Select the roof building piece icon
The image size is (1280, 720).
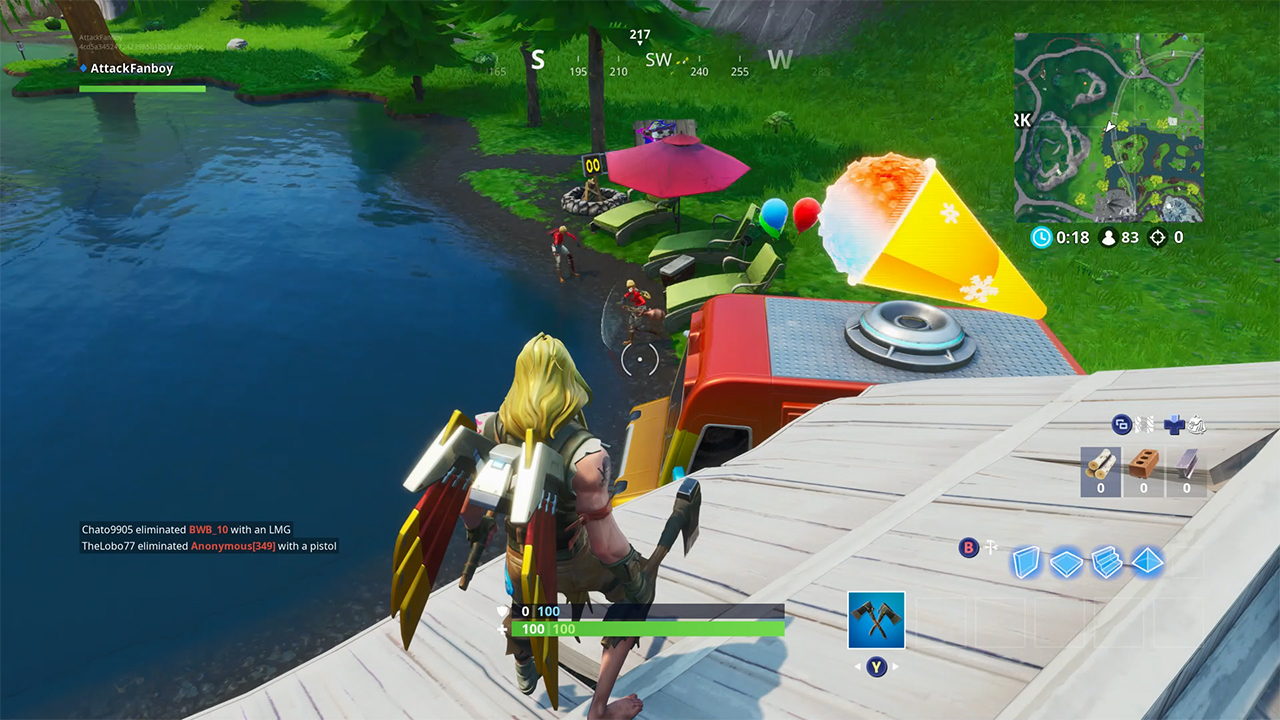pos(1147,562)
